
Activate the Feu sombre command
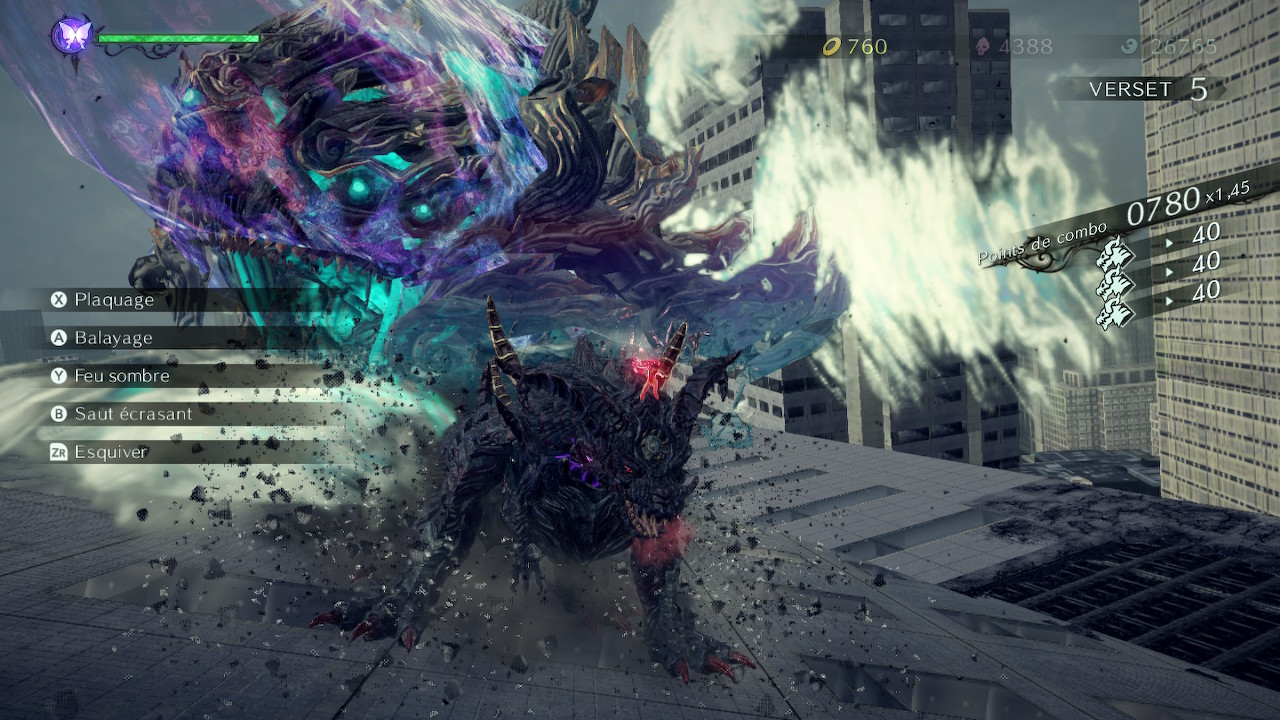[121, 376]
